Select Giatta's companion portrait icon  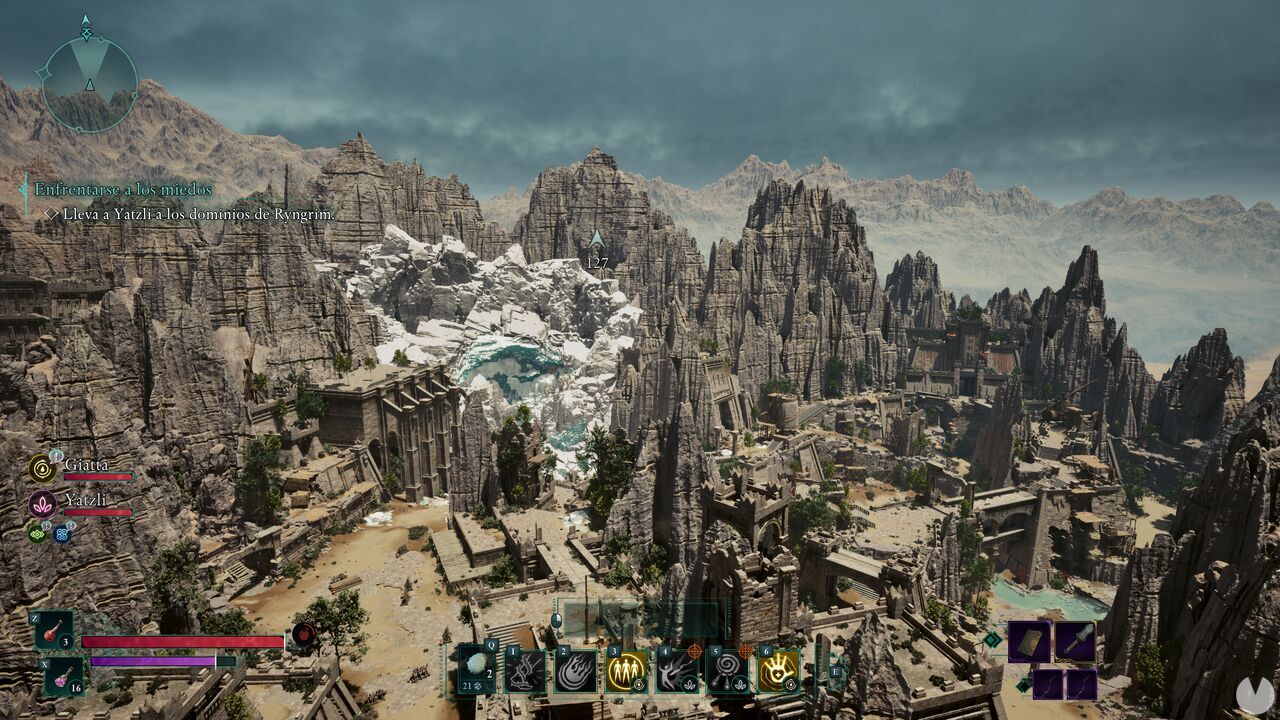(42, 467)
